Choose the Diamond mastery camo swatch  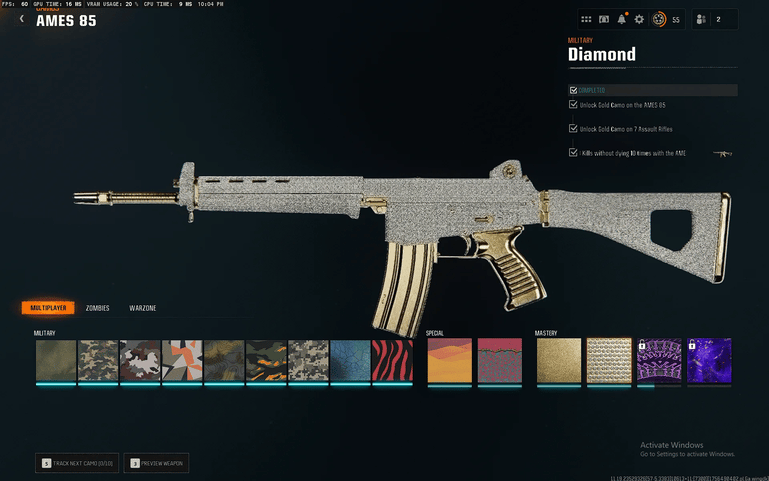pyautogui.click(x=609, y=360)
